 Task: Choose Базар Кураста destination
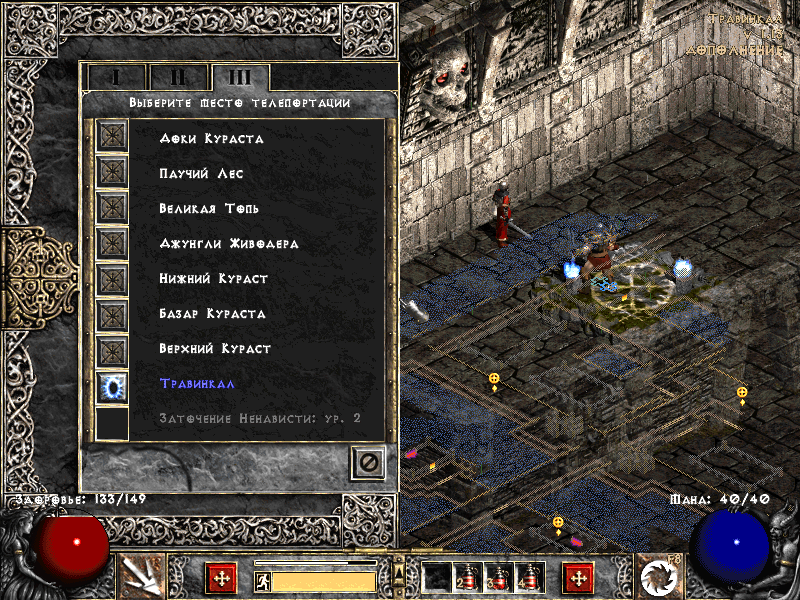(x=212, y=314)
